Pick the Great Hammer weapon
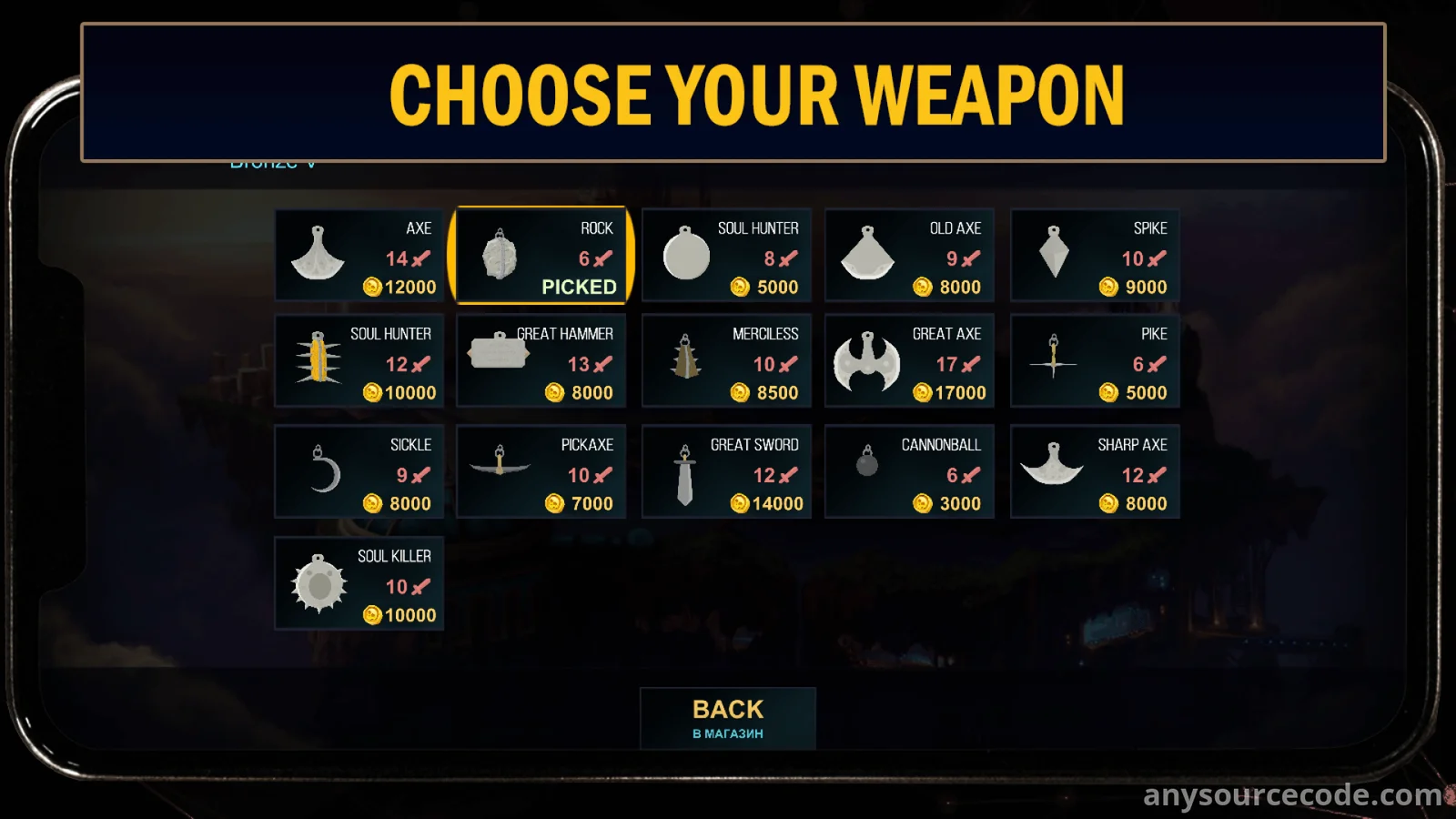Screen dimensions: 1456x819 coord(541,361)
